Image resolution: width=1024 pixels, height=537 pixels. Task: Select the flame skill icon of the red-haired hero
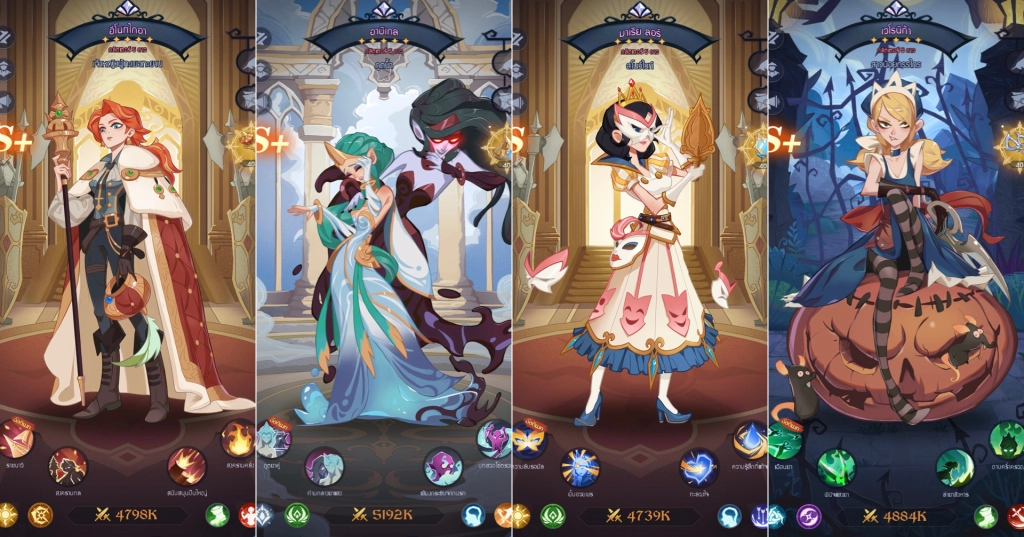(x=238, y=439)
